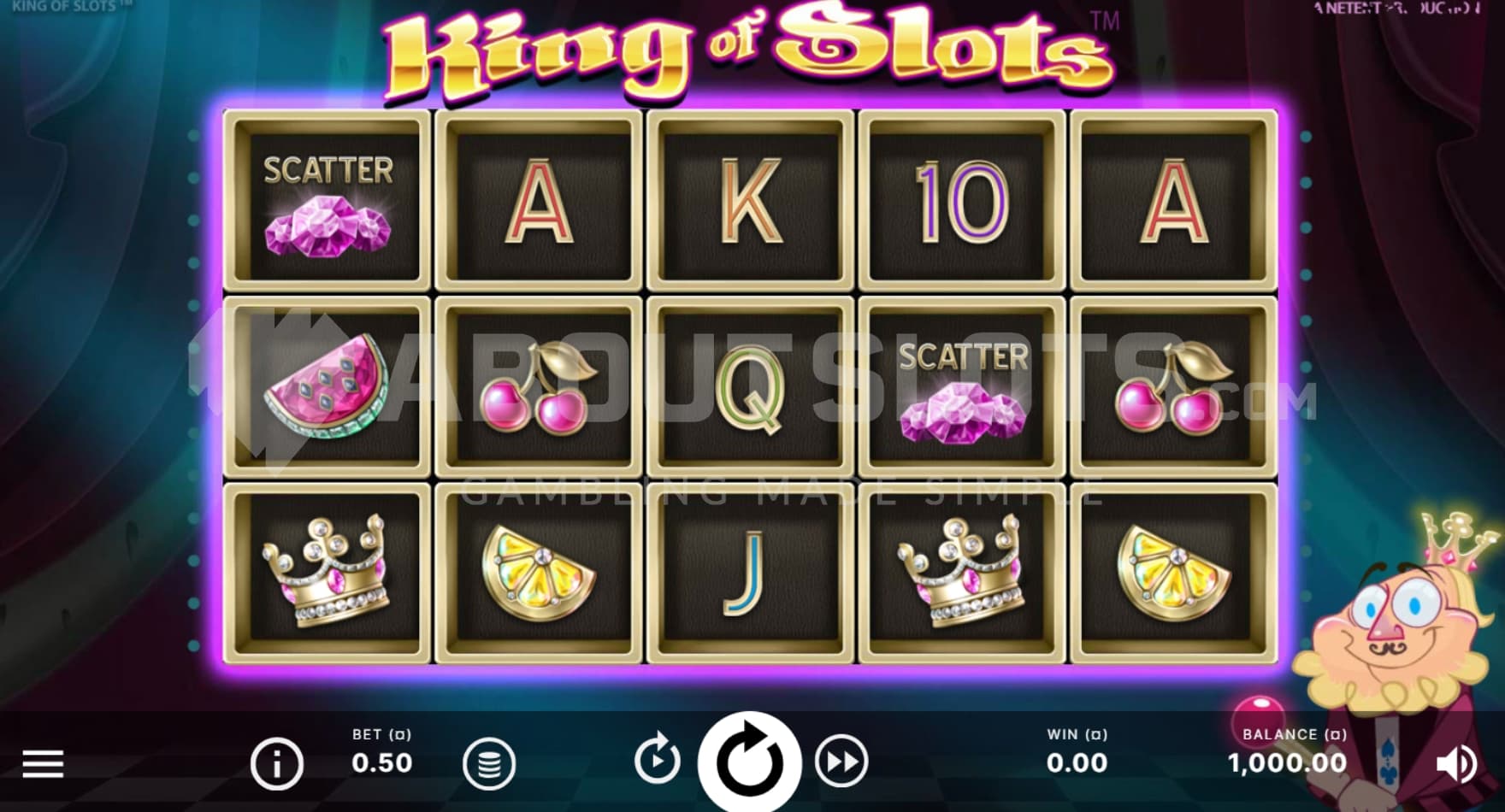Start autoplay spins
The image size is (1505, 812).
coord(657,760)
